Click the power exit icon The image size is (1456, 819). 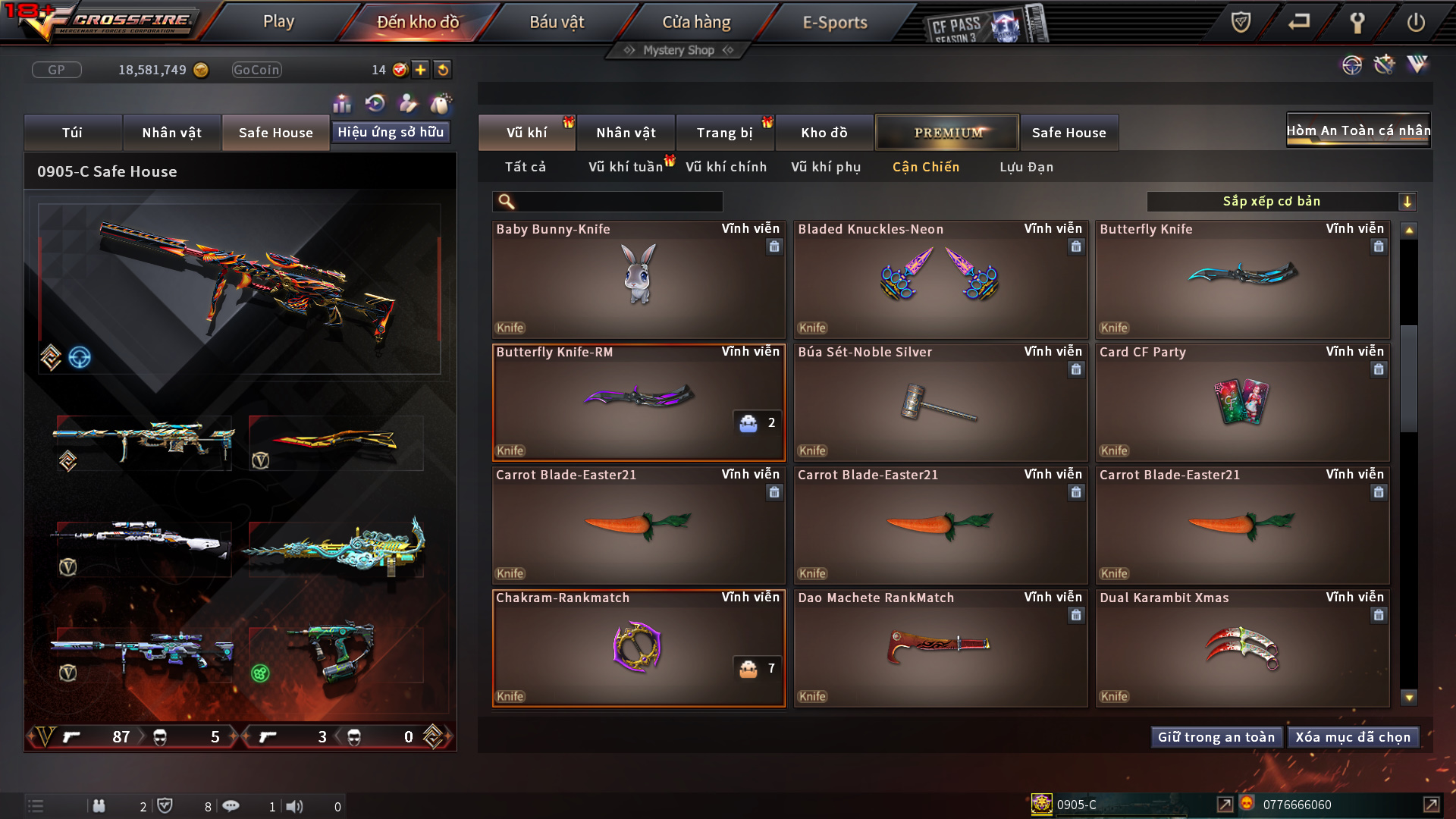1415,22
